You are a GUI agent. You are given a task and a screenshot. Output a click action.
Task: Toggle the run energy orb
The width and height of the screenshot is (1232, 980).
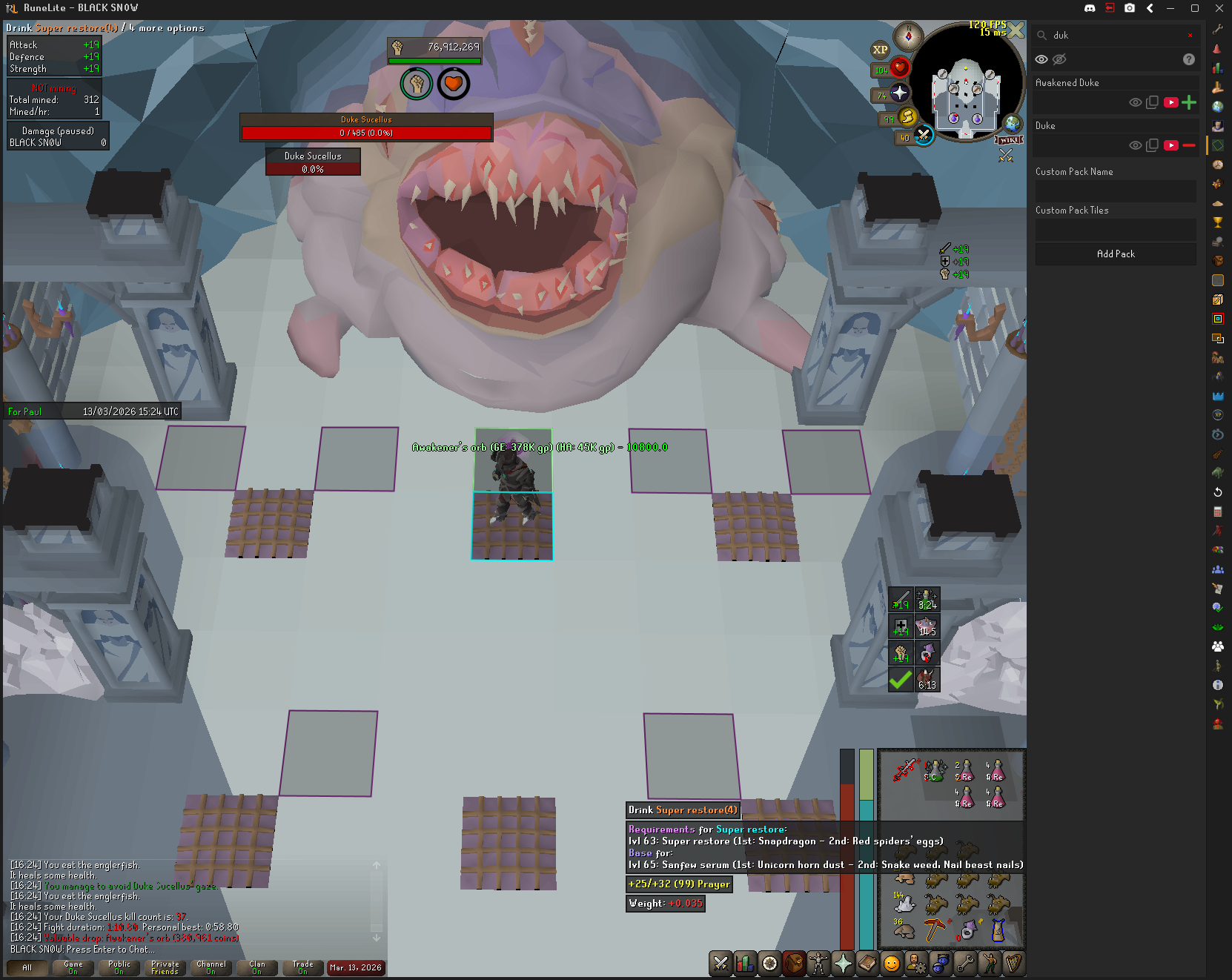(x=908, y=116)
